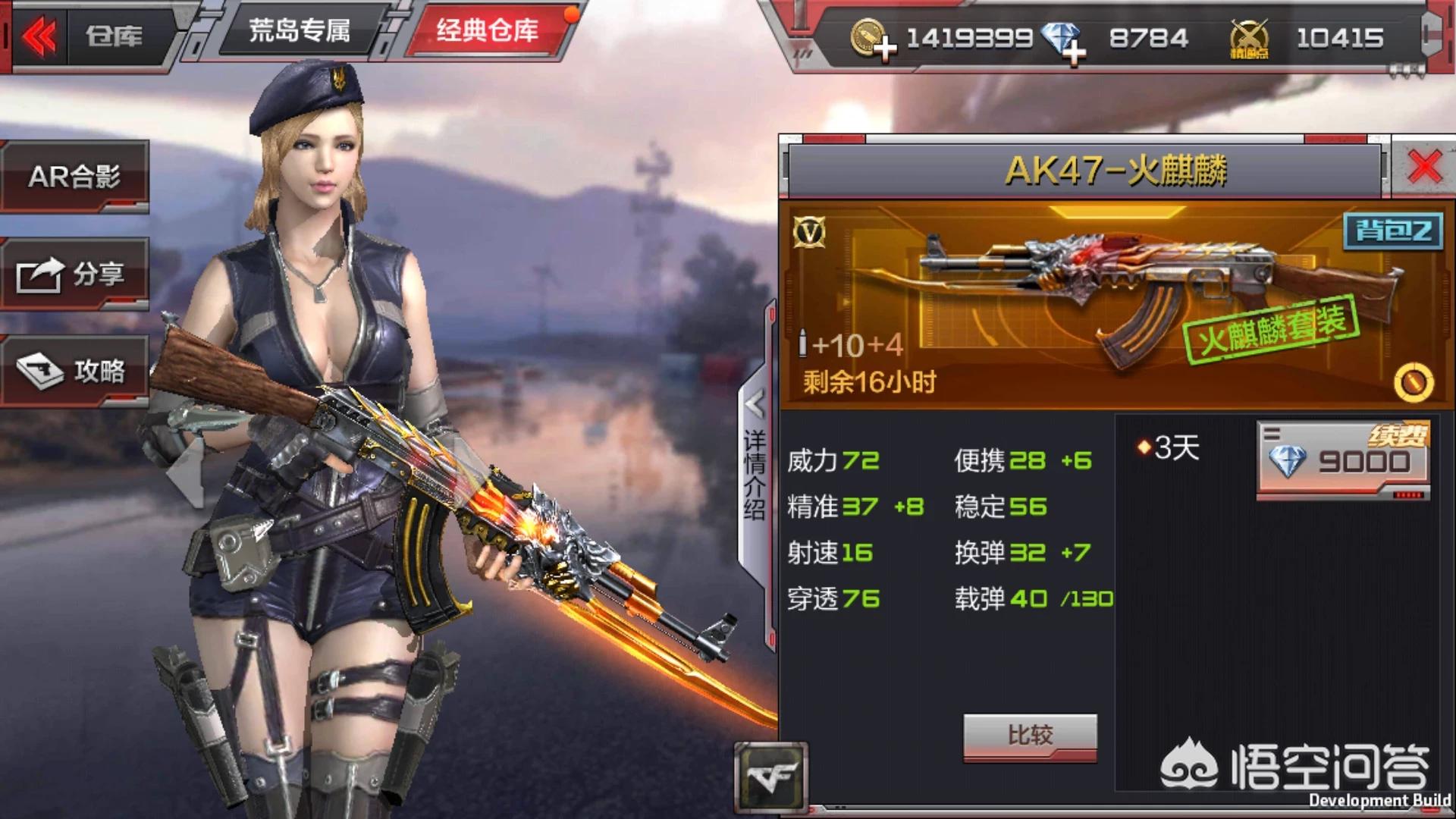1456x819 pixels.
Task: Select the 经典仓库 tab
Action: point(488,31)
